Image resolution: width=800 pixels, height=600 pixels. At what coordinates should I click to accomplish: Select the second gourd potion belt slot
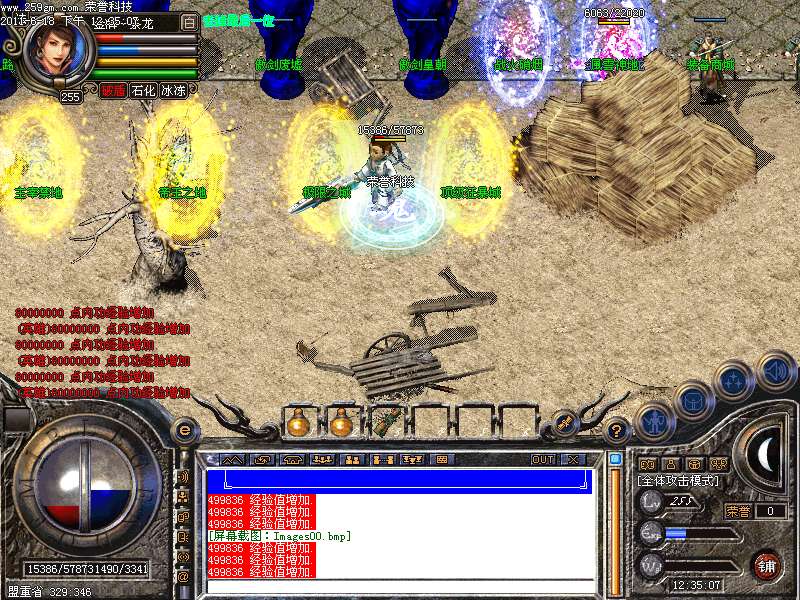coord(341,423)
